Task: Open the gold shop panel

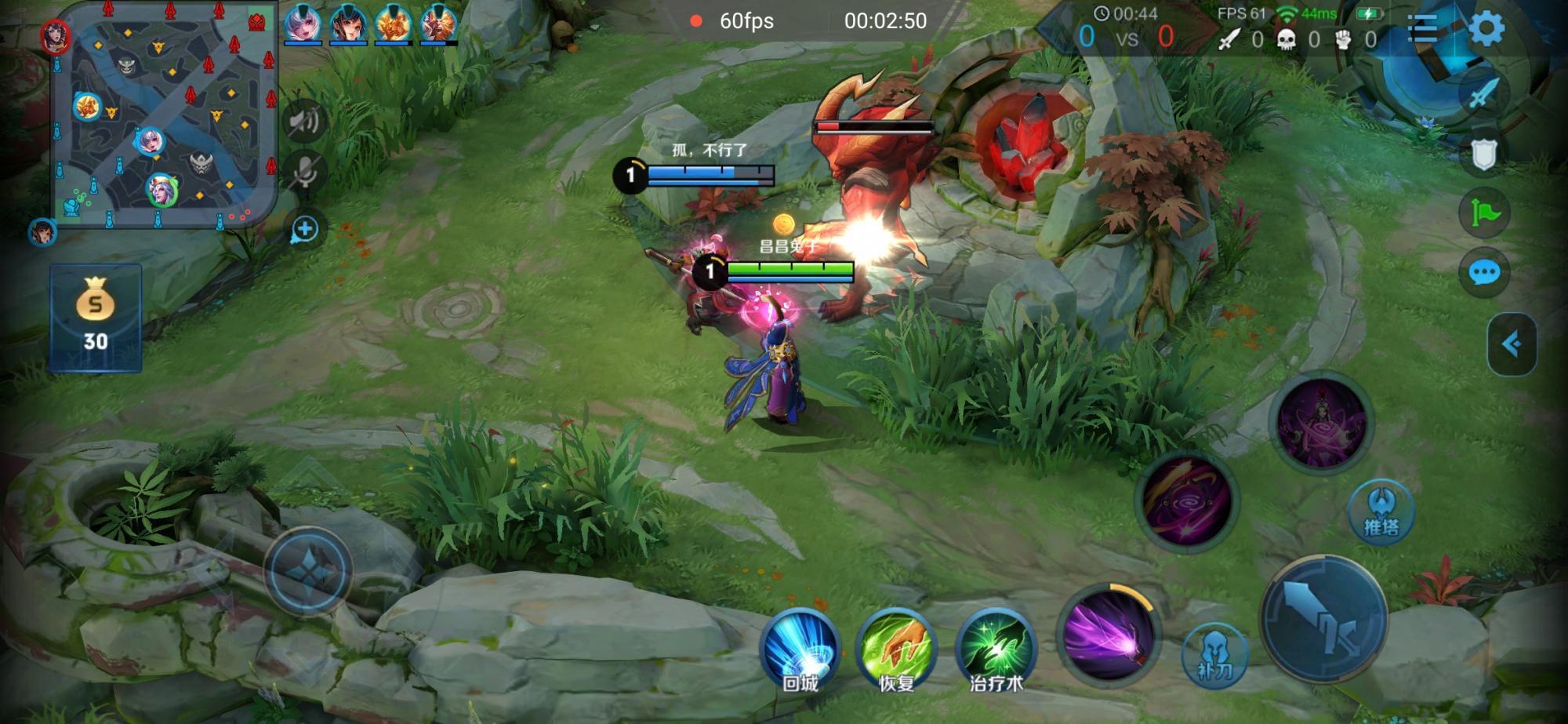Action: point(96,318)
